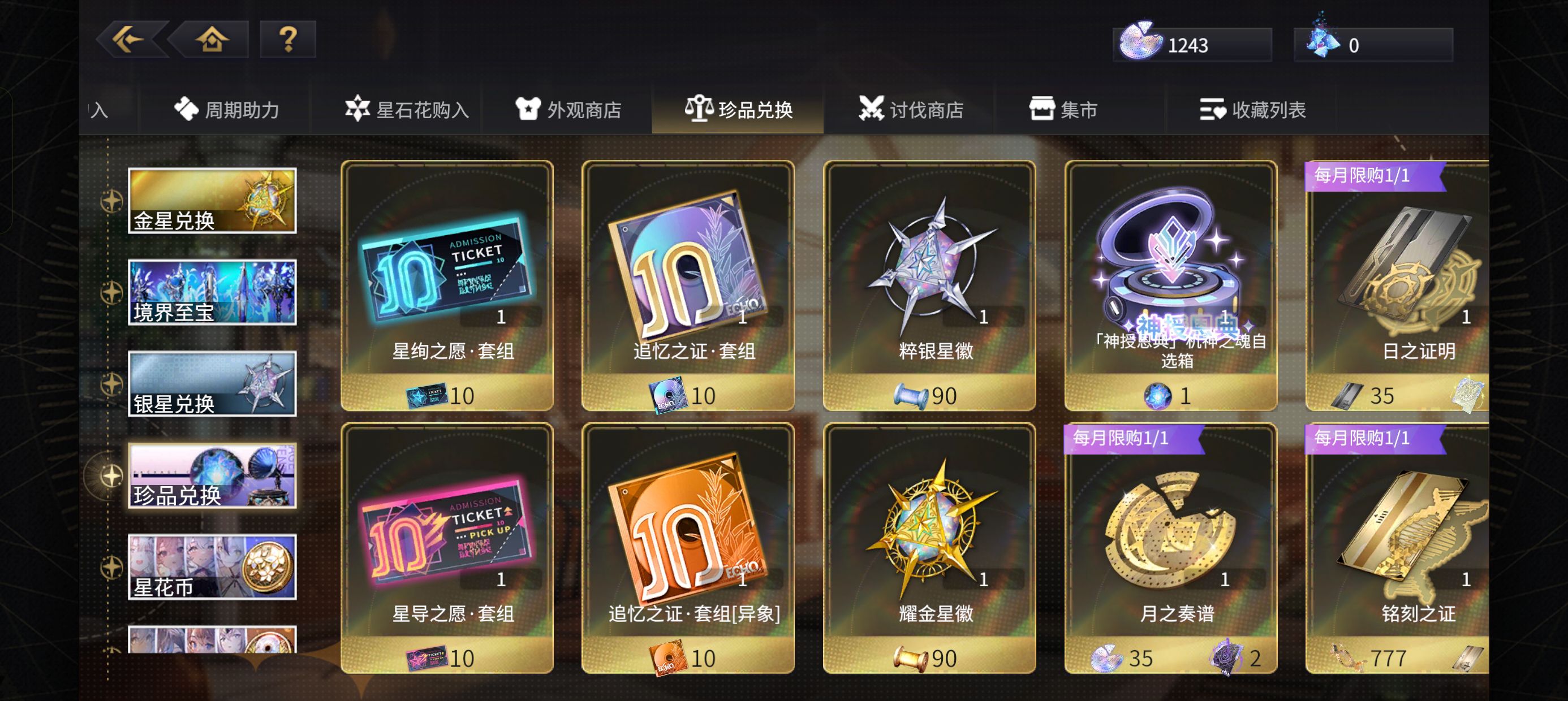Click the 讨伐商店 crossed swords icon

[873, 110]
